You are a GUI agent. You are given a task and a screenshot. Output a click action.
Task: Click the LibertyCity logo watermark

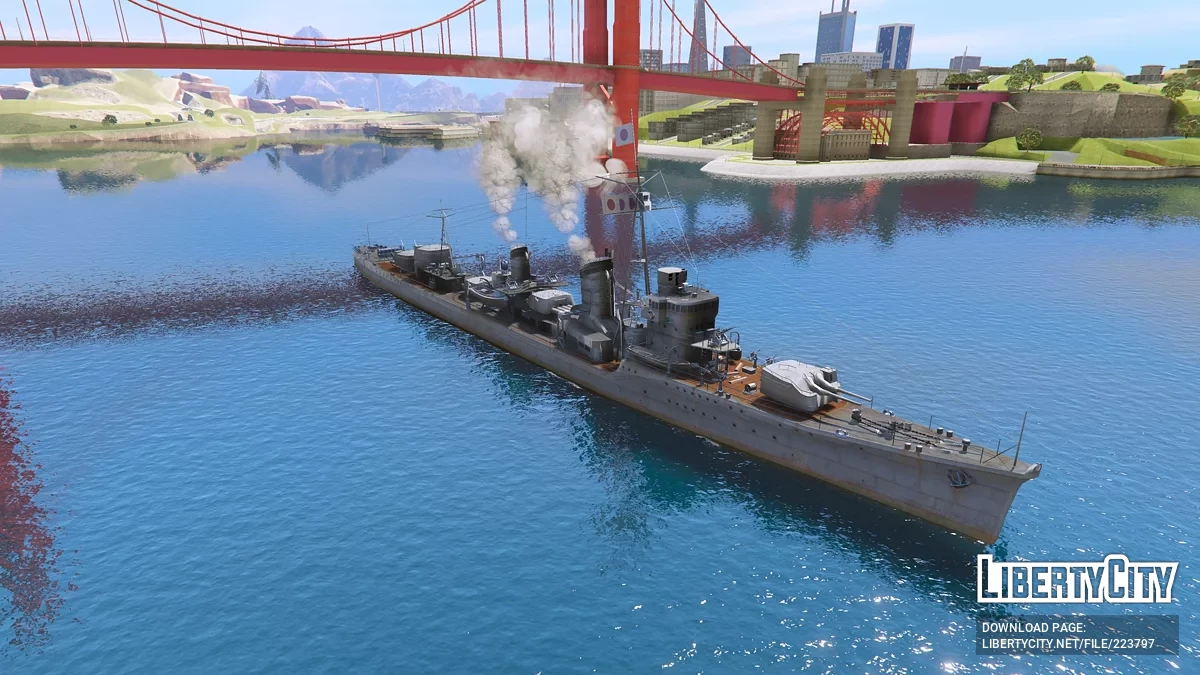point(1077,580)
